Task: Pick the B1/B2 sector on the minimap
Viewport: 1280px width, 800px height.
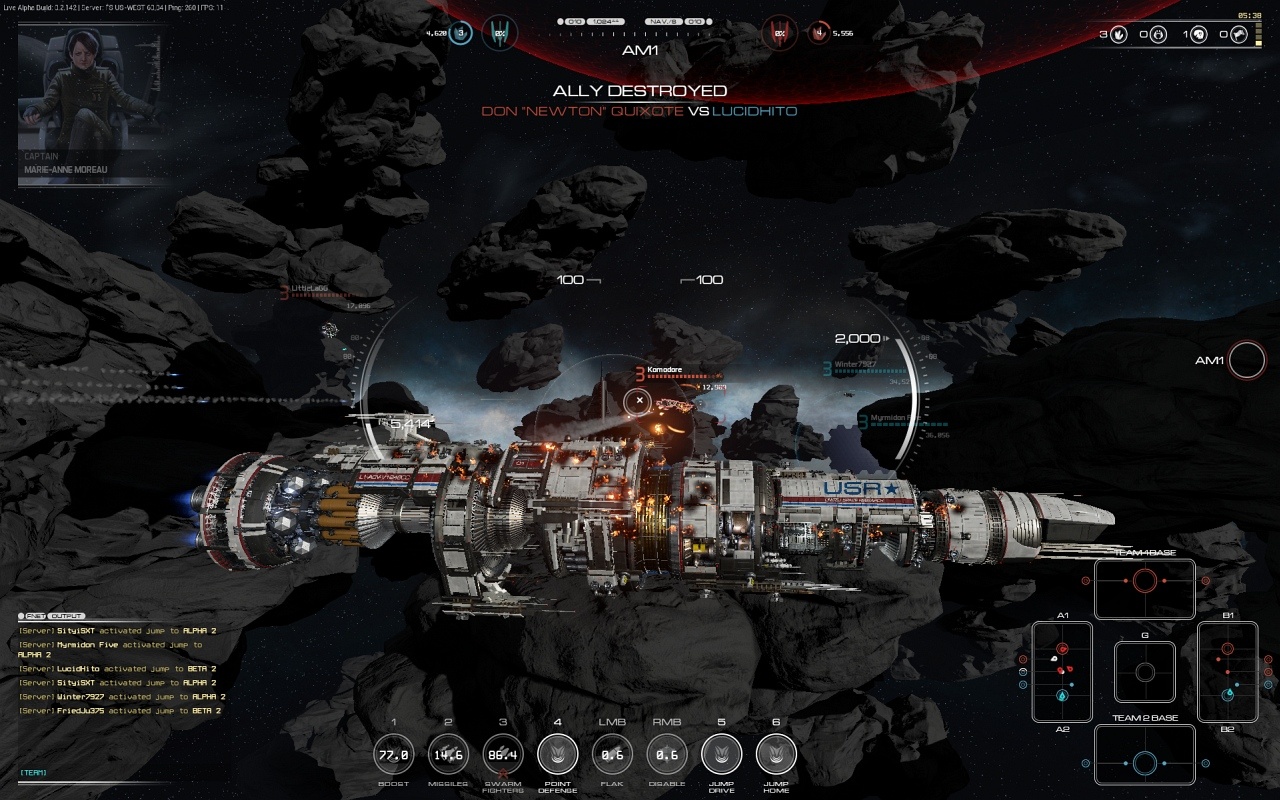Action: [1228, 671]
